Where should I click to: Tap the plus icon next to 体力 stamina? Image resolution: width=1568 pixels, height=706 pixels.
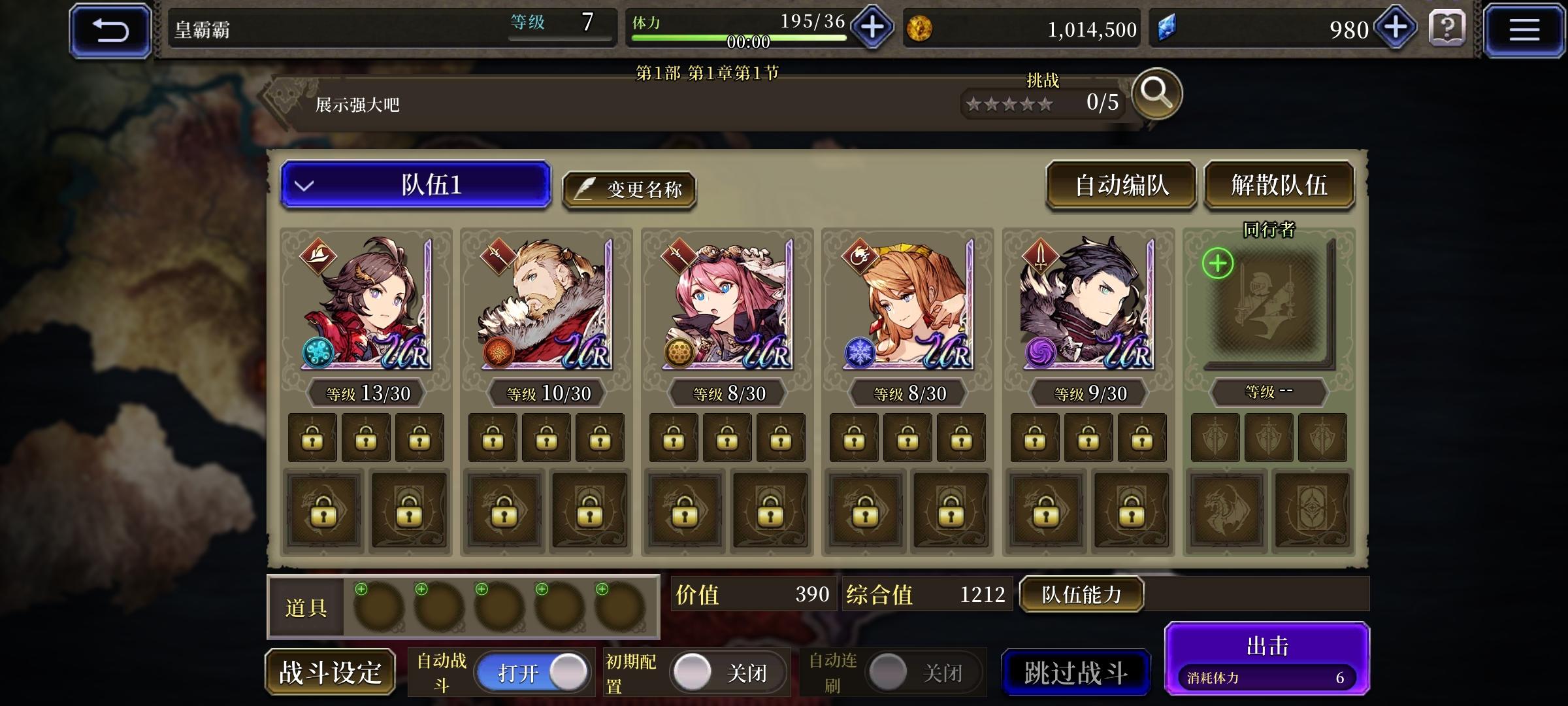tap(871, 27)
